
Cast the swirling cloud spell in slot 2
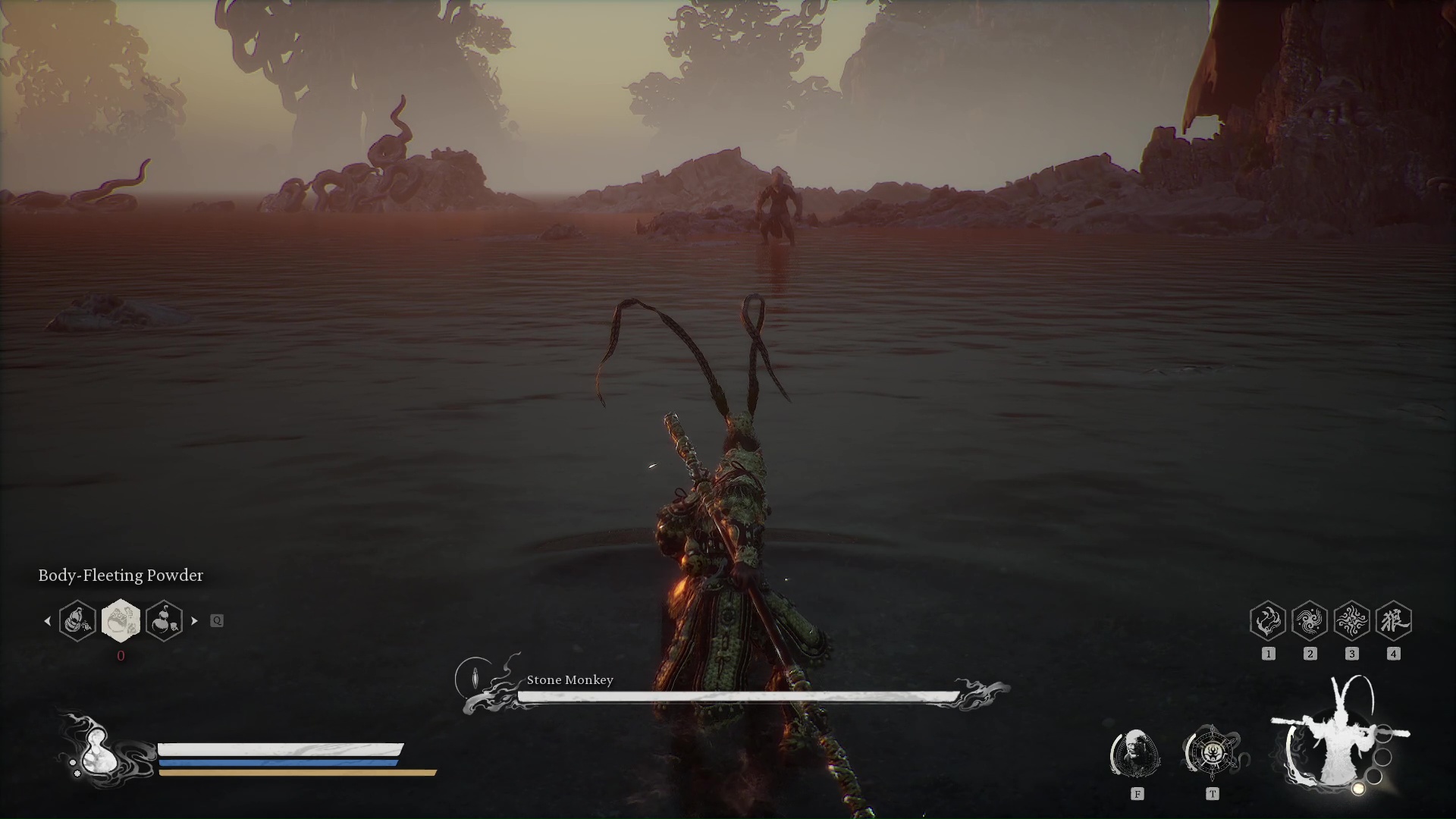1310,622
